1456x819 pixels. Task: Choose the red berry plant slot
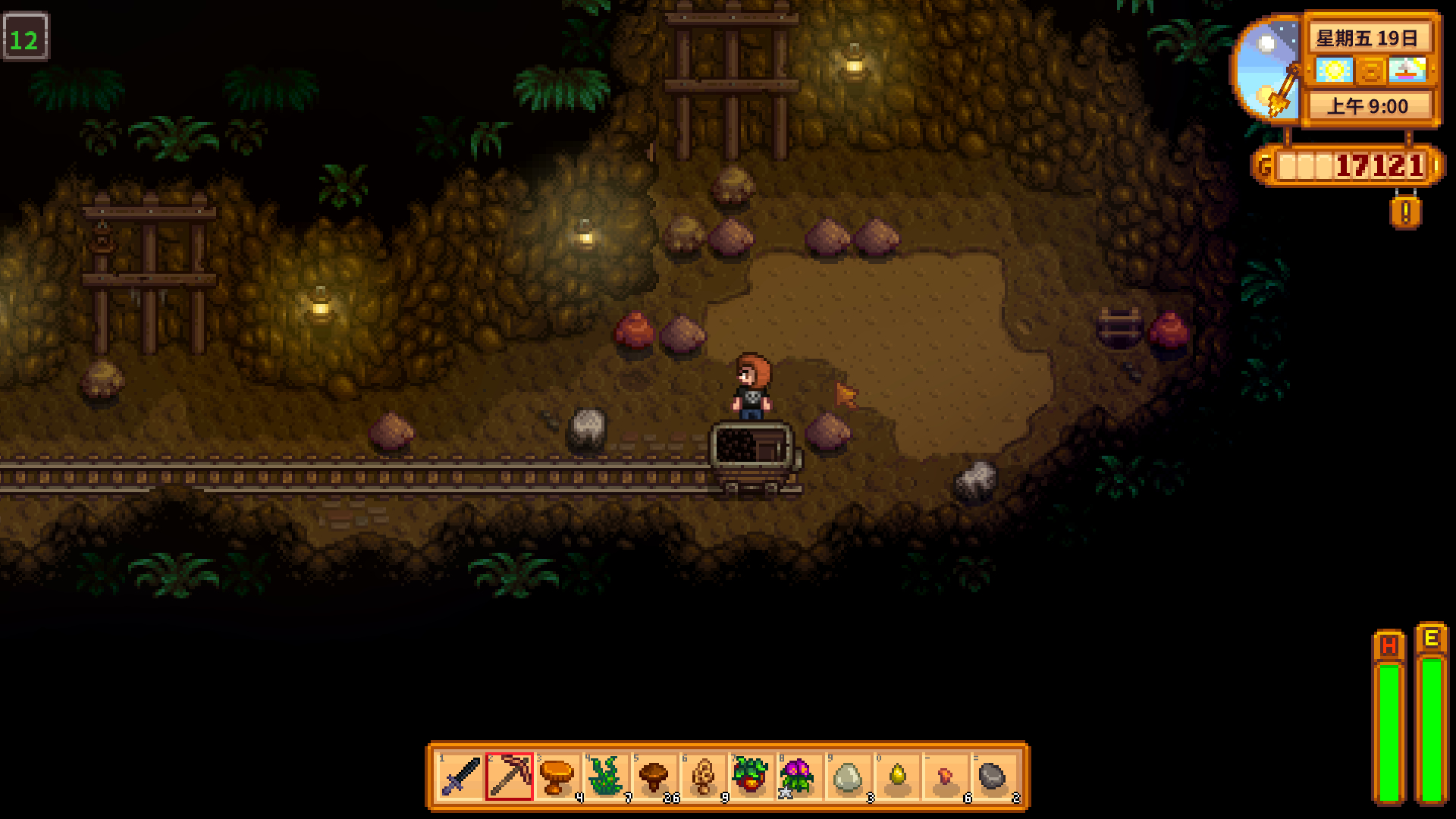(751, 777)
